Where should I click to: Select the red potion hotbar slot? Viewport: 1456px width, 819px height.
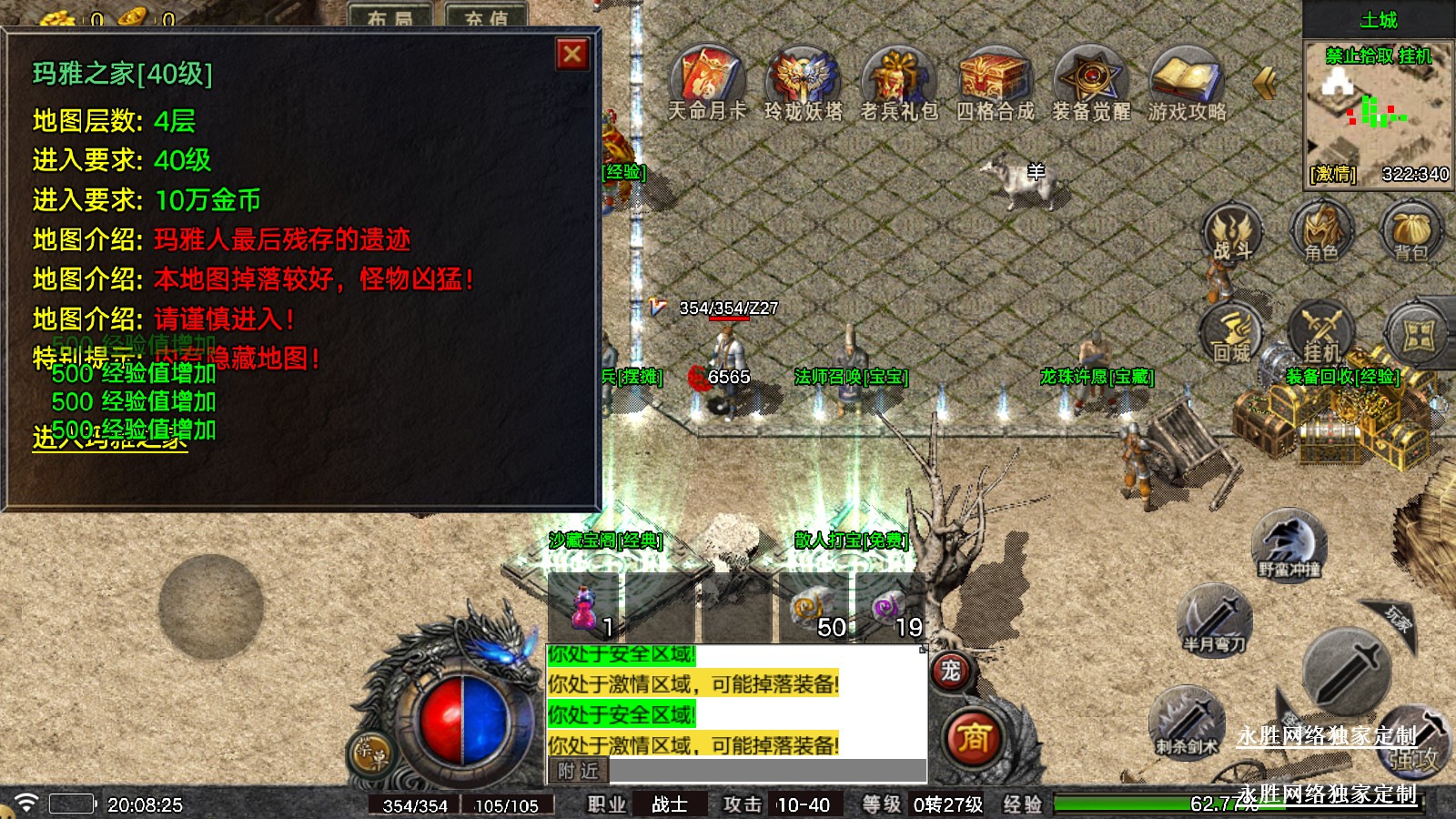584,608
